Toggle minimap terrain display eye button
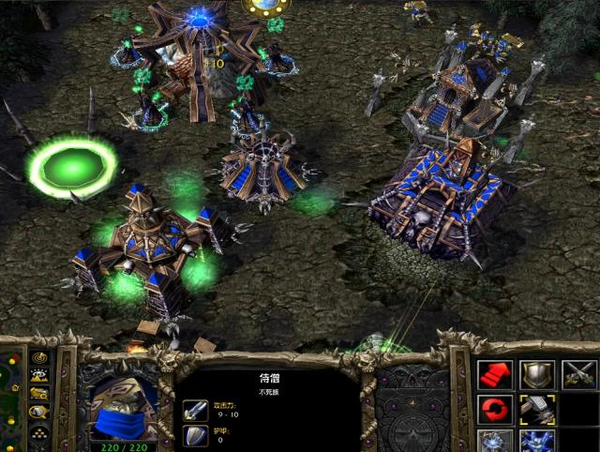Screen dimensions: 600x452 pyautogui.click(x=39, y=375)
